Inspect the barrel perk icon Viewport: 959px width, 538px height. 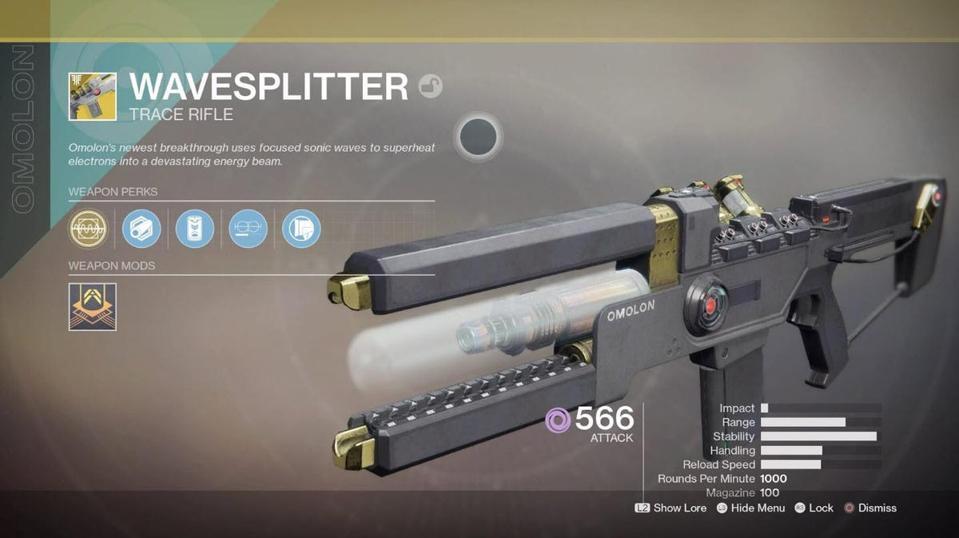(142, 229)
